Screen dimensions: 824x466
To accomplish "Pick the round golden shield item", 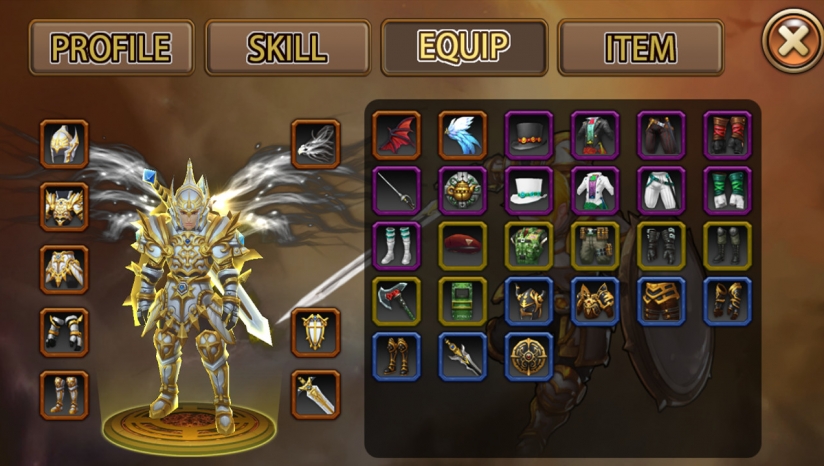I will point(529,356).
